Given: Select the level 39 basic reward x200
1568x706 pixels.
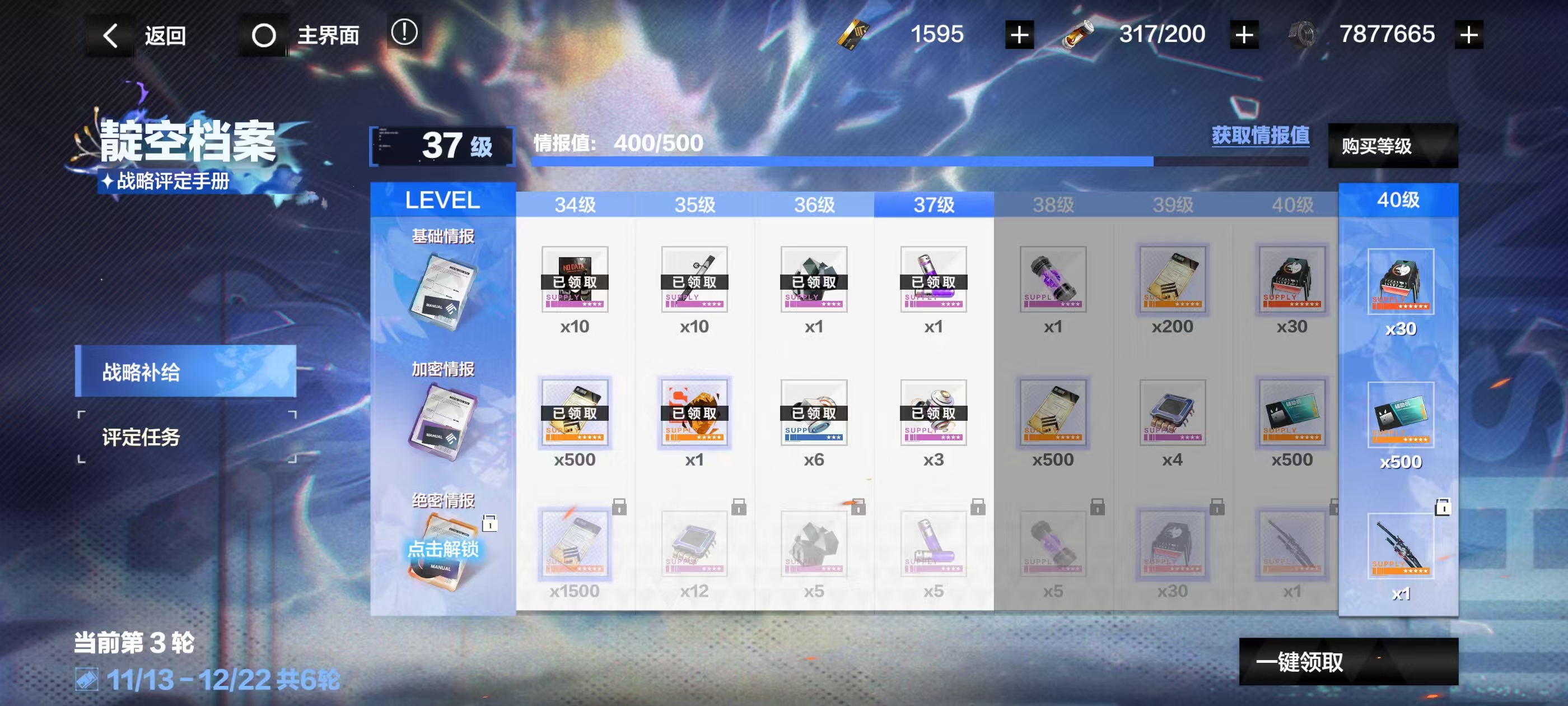Looking at the screenshot, I should (x=1172, y=280).
